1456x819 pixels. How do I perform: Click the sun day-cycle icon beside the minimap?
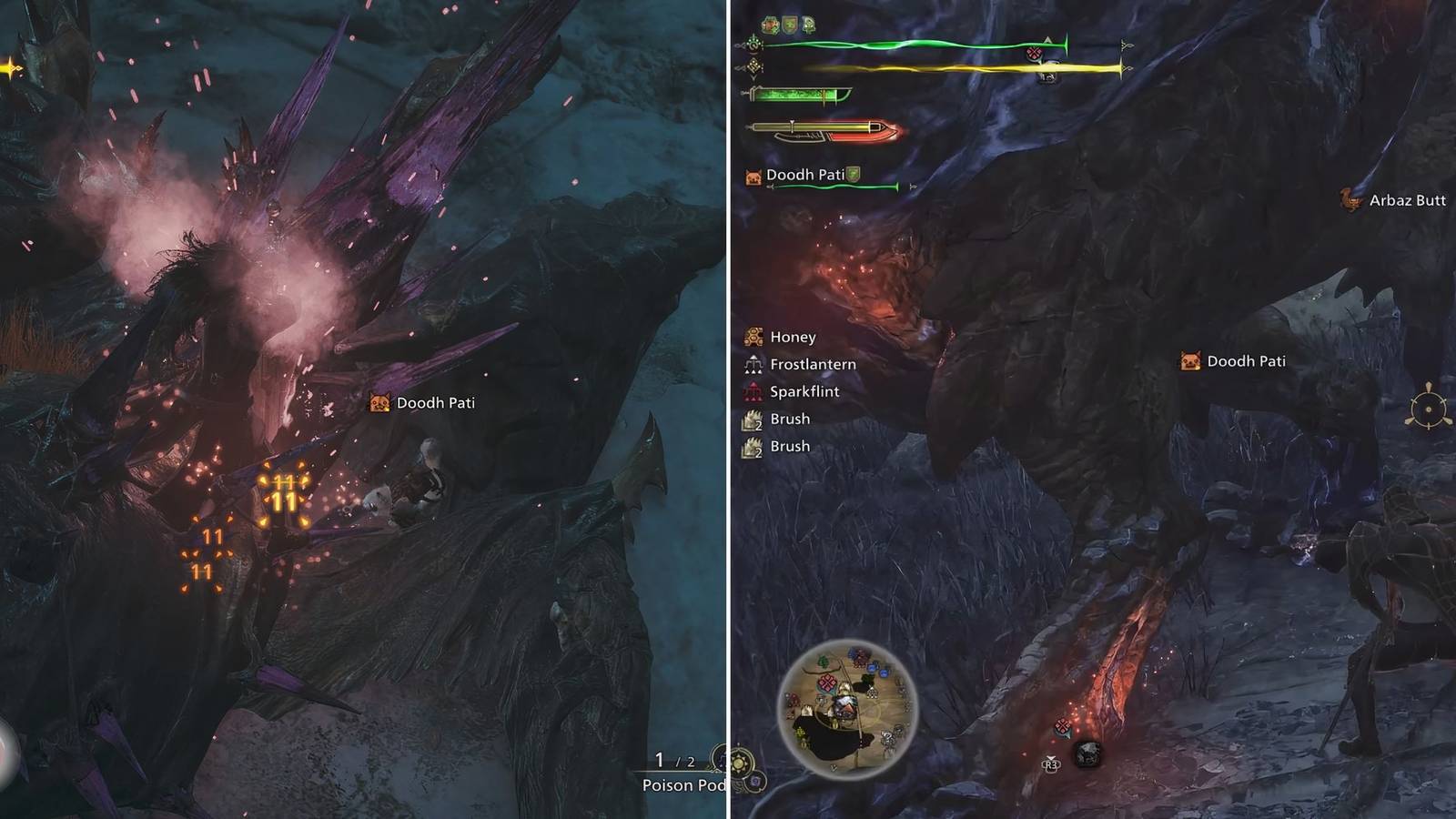click(x=739, y=763)
